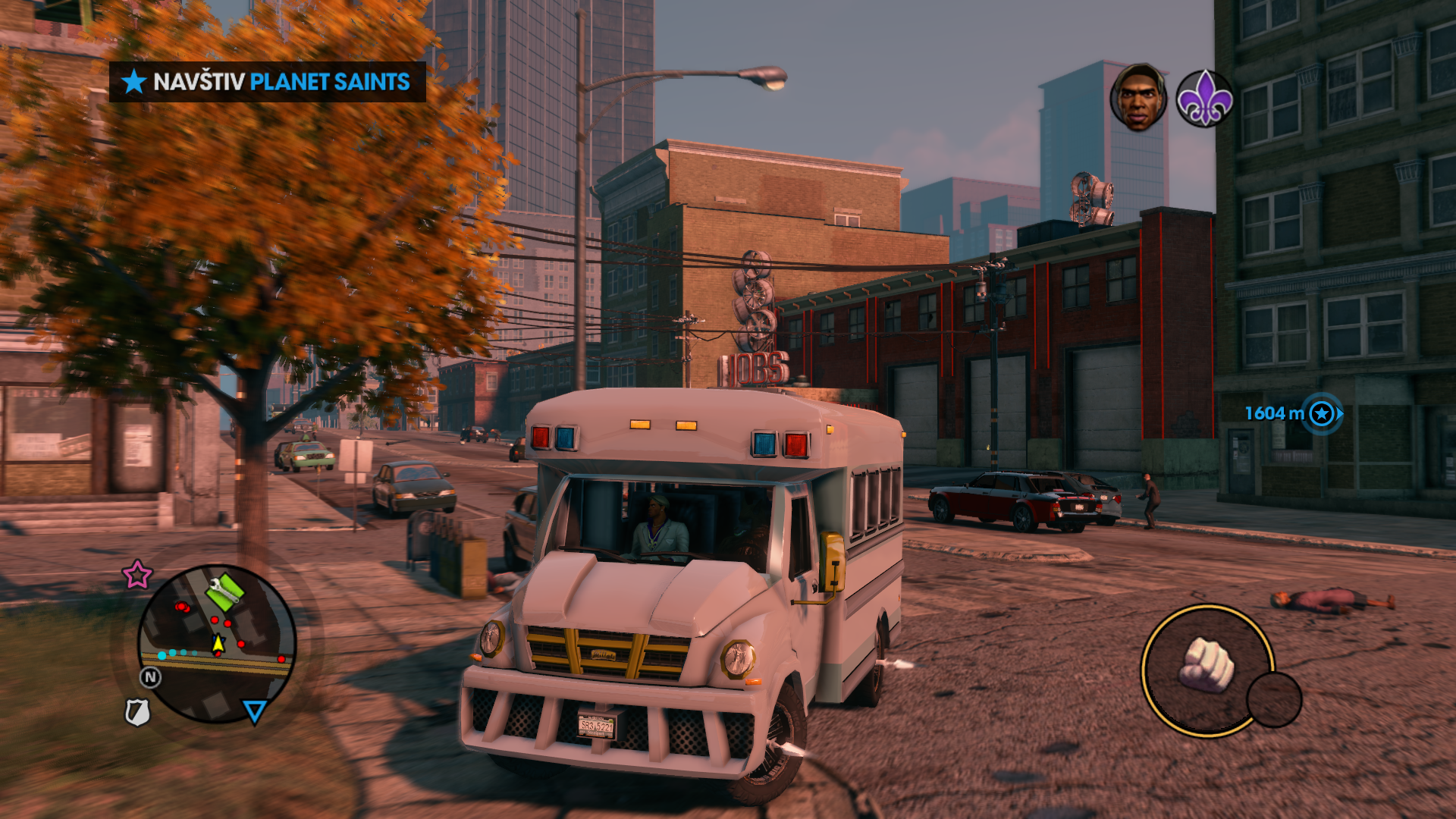
Task: Select the small empty grenade slot circle
Action: coord(1274,699)
